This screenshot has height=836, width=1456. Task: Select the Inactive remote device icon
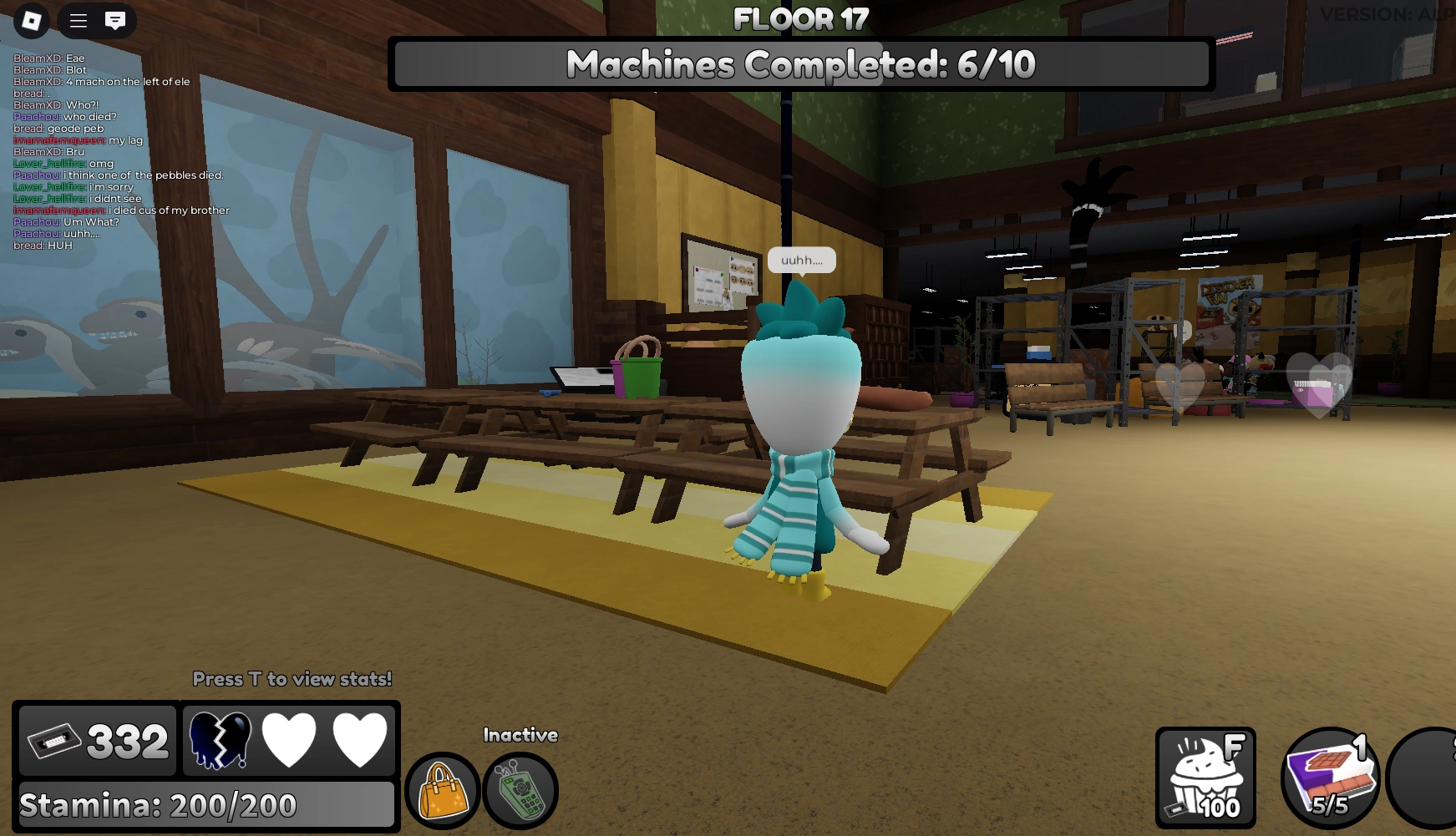pos(521,791)
